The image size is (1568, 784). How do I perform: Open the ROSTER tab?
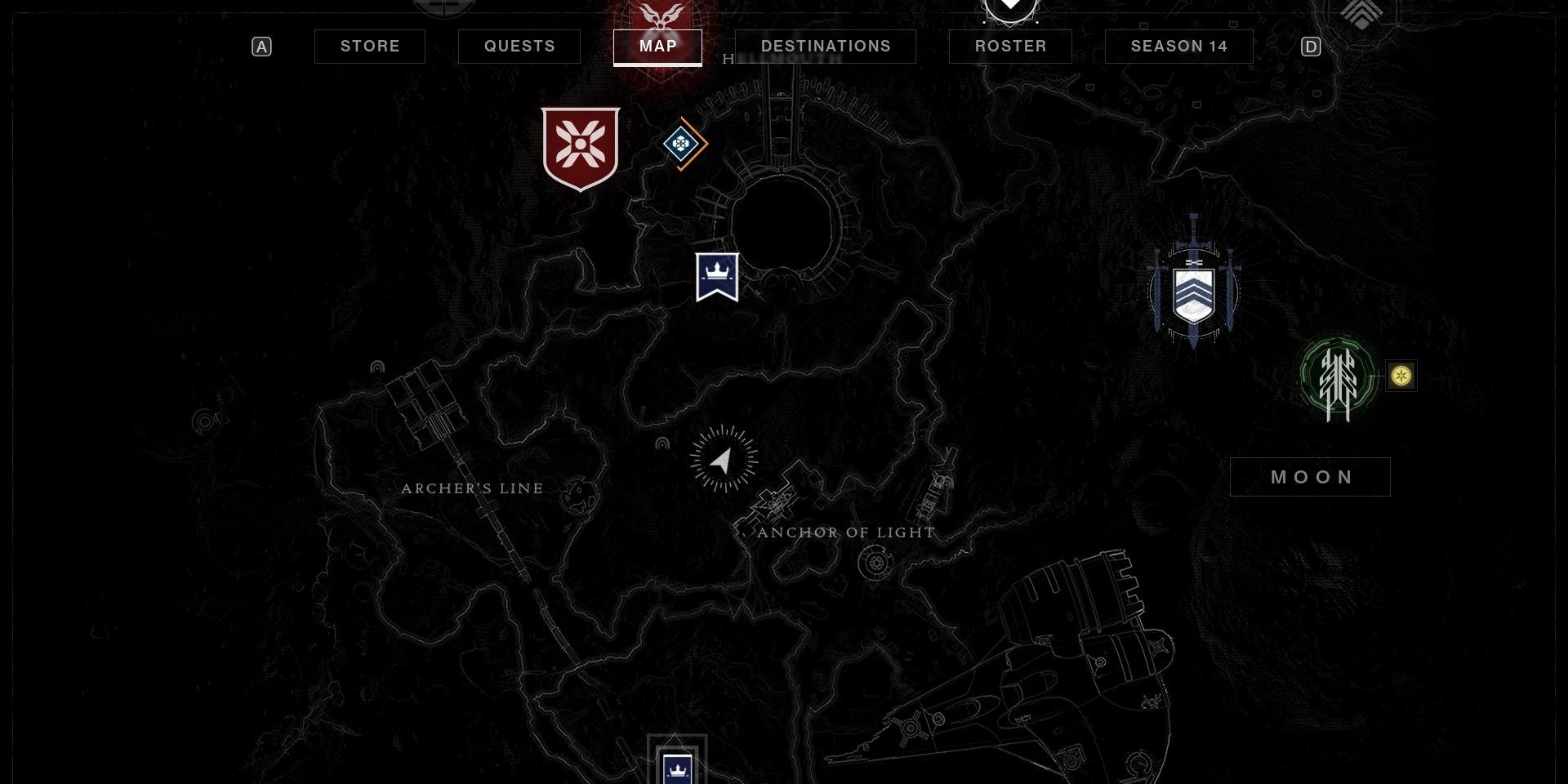tap(1009, 47)
